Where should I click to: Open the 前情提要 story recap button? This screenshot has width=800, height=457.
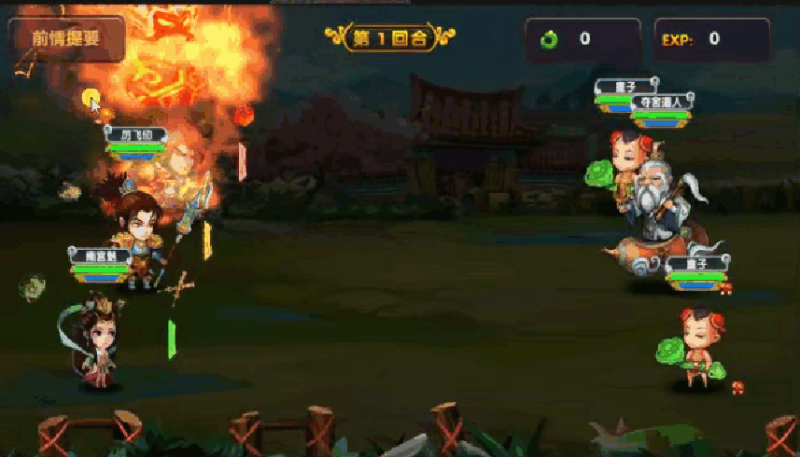[66, 39]
